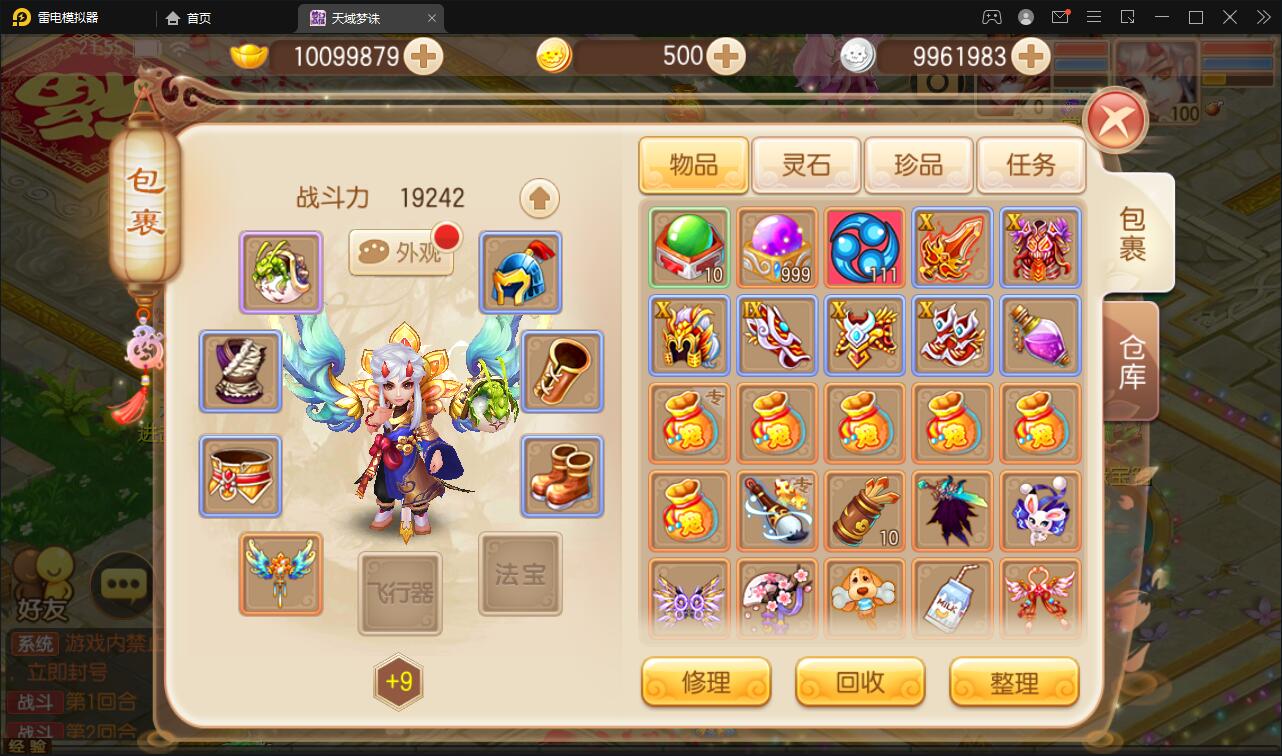Viewport: 1282px width, 756px height.
Task: Sort inventory with 整理 button
Action: [1014, 682]
